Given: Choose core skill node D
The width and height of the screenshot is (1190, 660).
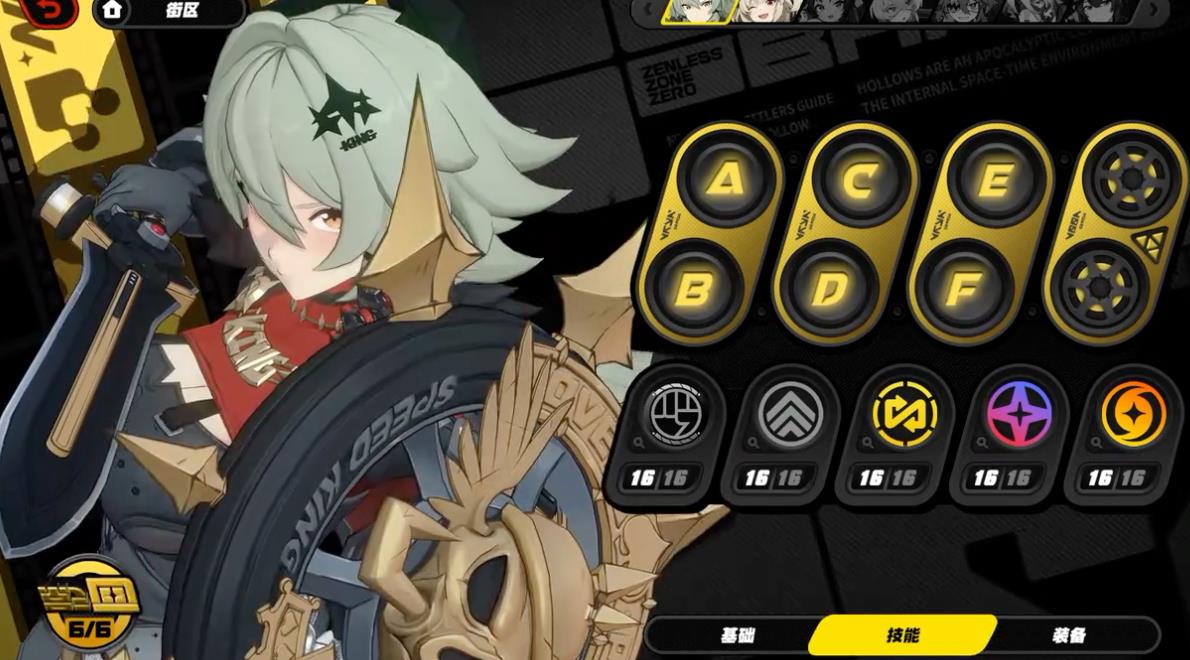Looking at the screenshot, I should (x=829, y=289).
